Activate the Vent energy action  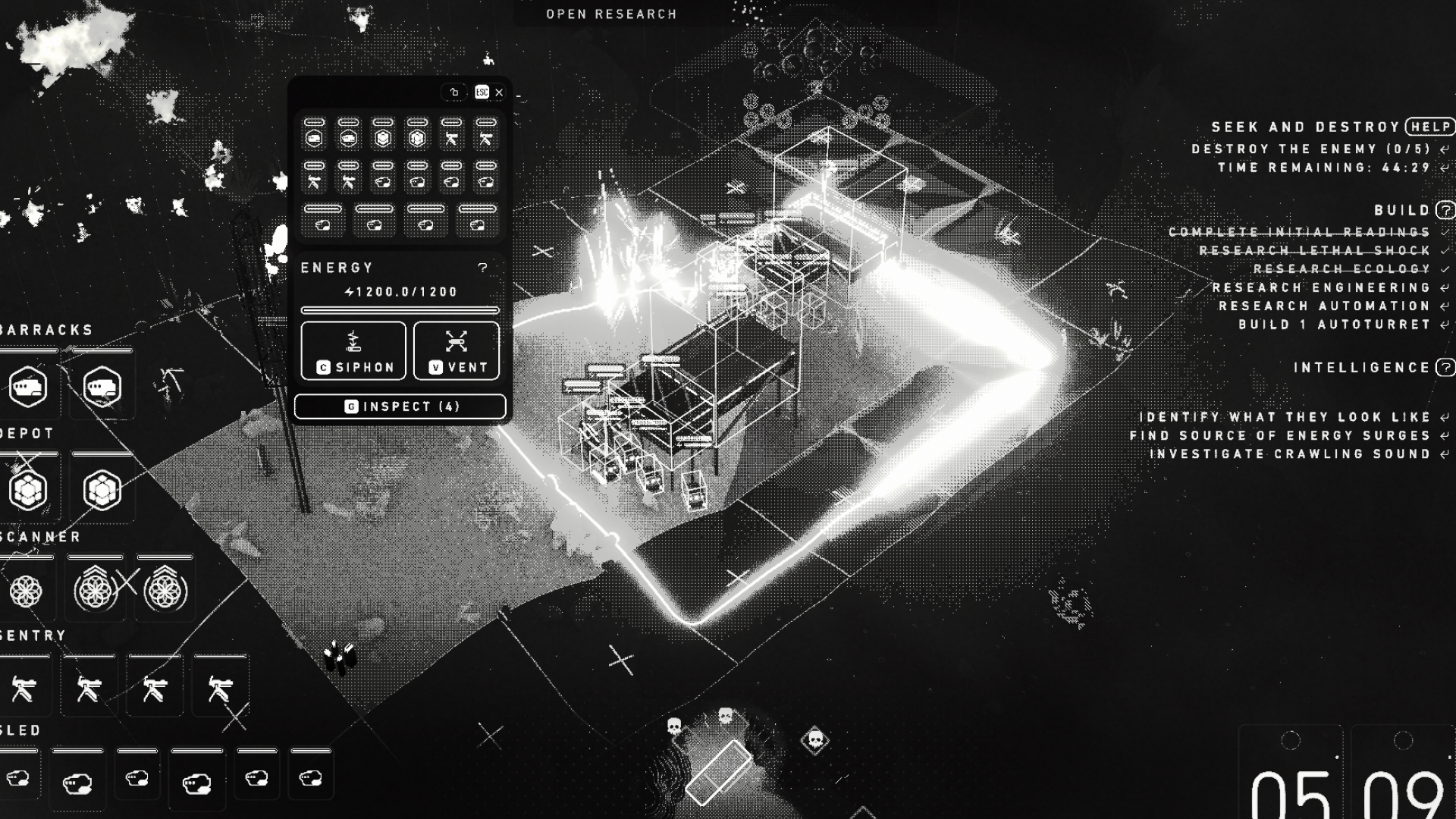click(x=457, y=350)
